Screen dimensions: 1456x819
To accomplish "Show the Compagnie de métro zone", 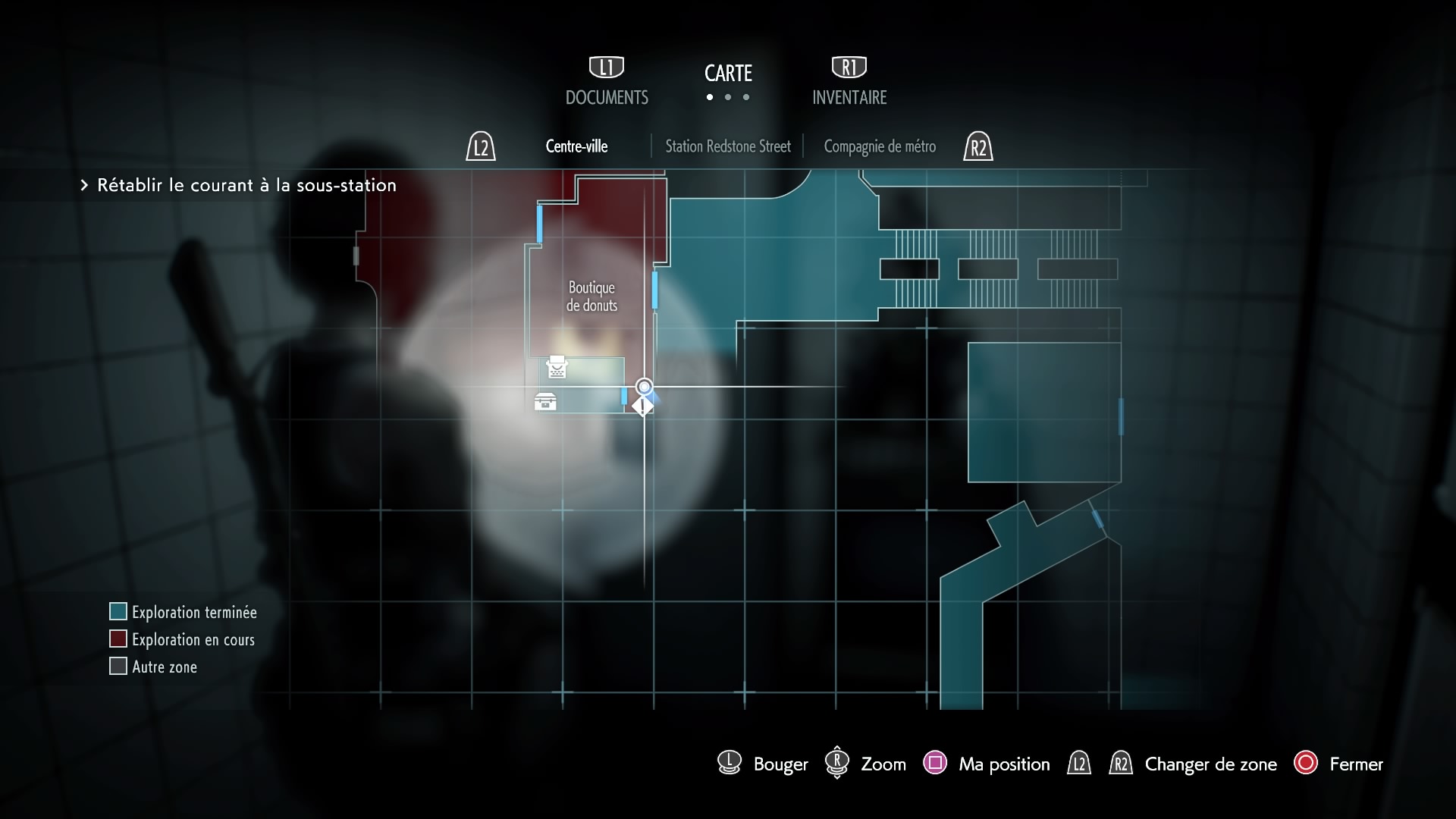I will pyautogui.click(x=880, y=146).
